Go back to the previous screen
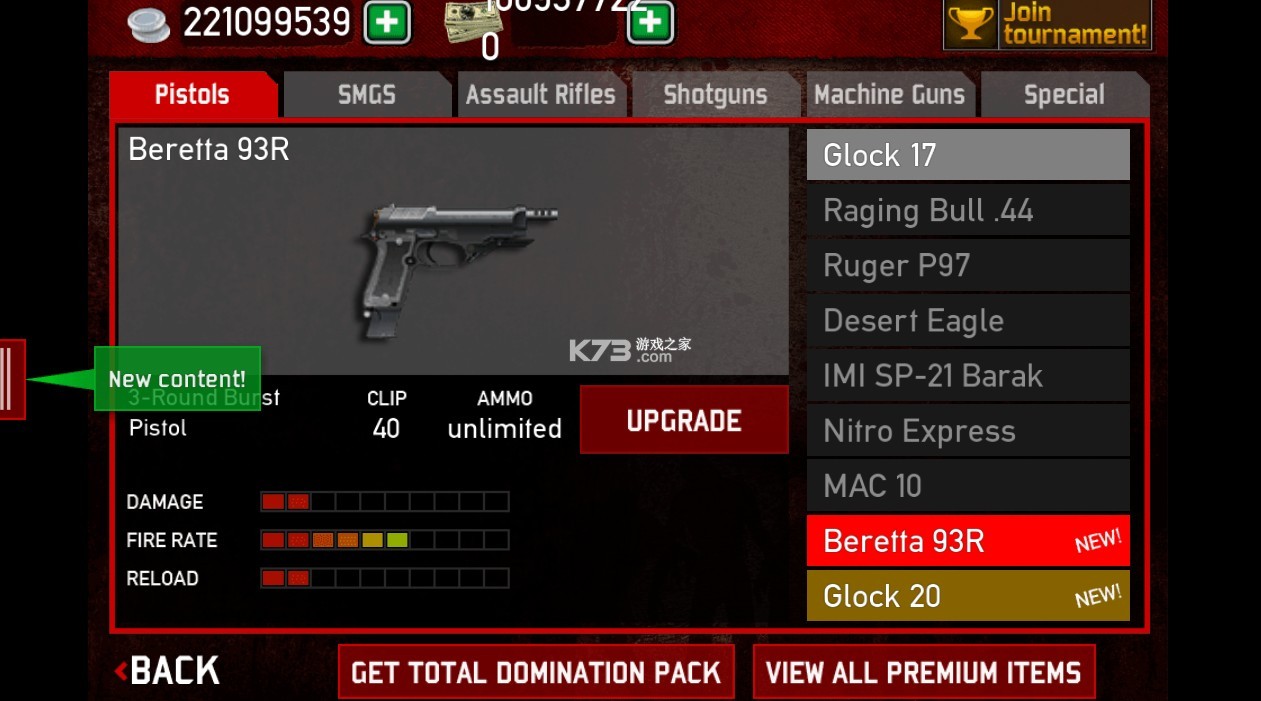Screen dimensions: 1261x701 168,671
